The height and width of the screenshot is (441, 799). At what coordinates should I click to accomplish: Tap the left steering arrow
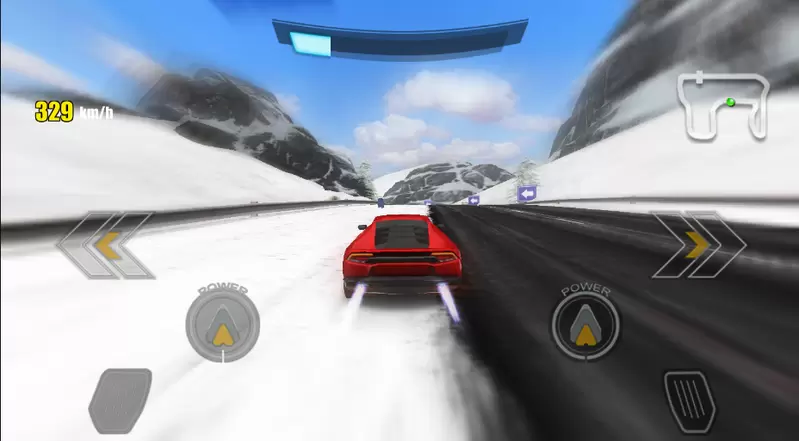click(105, 245)
